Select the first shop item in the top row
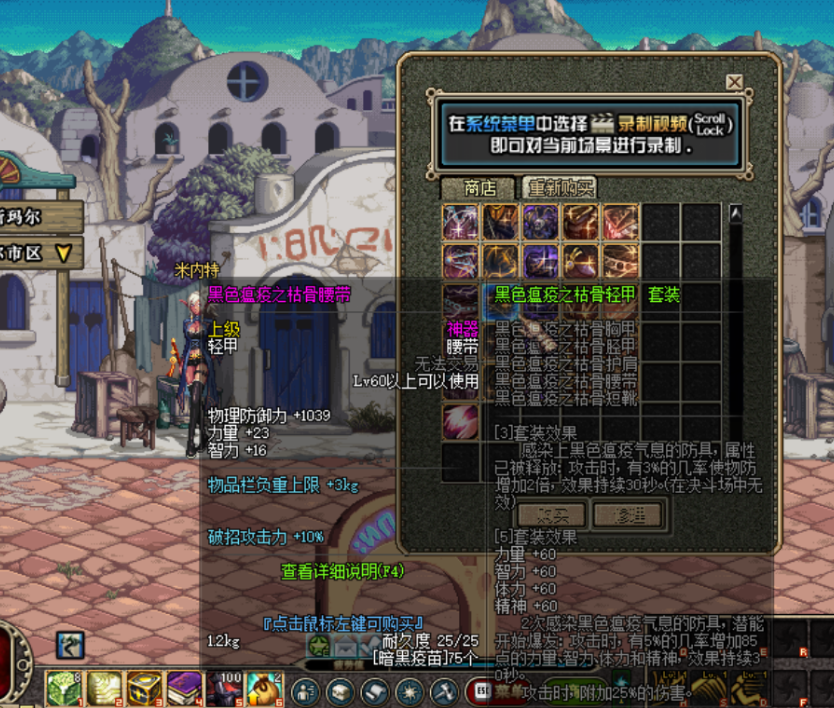Image resolution: width=834 pixels, height=708 pixels. pos(461,222)
